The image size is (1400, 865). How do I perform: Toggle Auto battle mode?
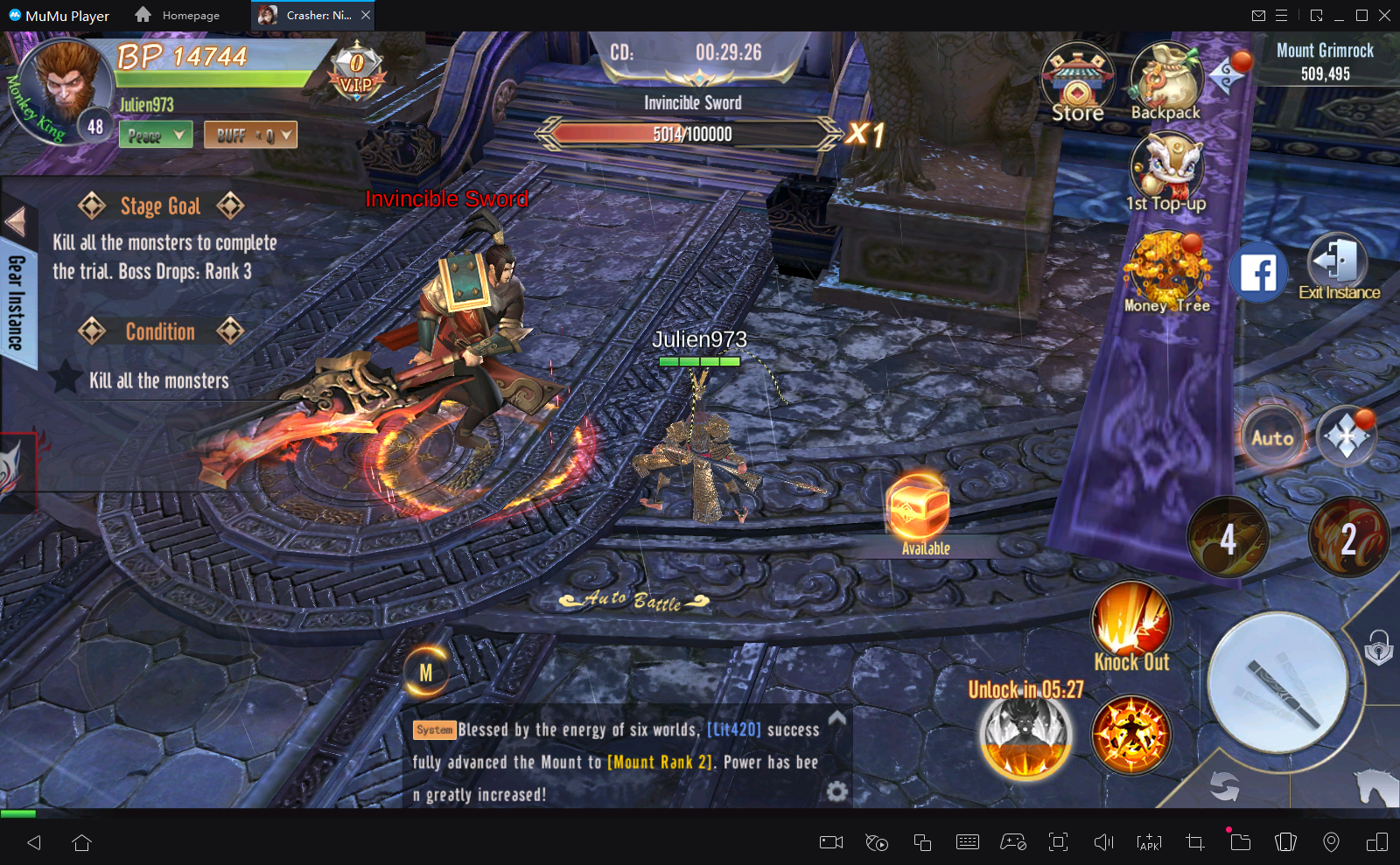pyautogui.click(x=1271, y=437)
